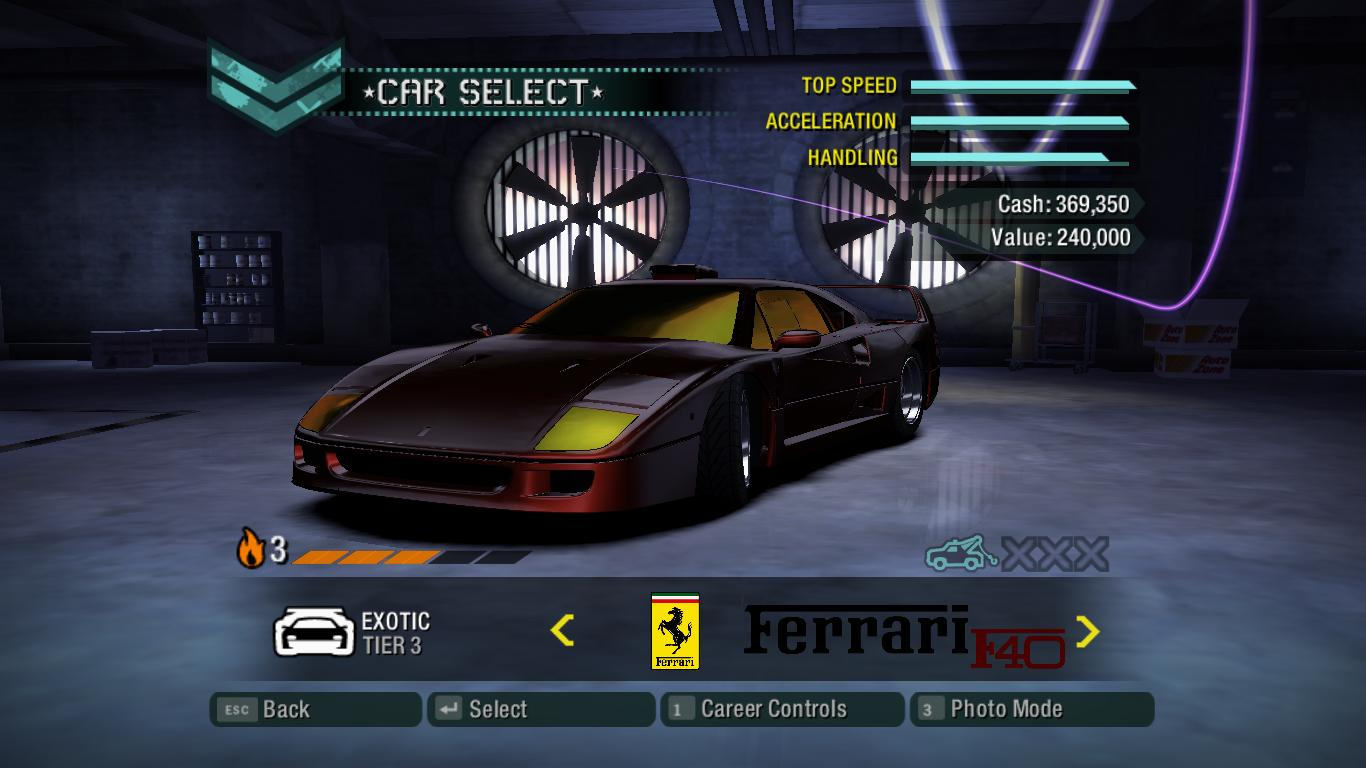Show the previous car with left arrow

562,630
